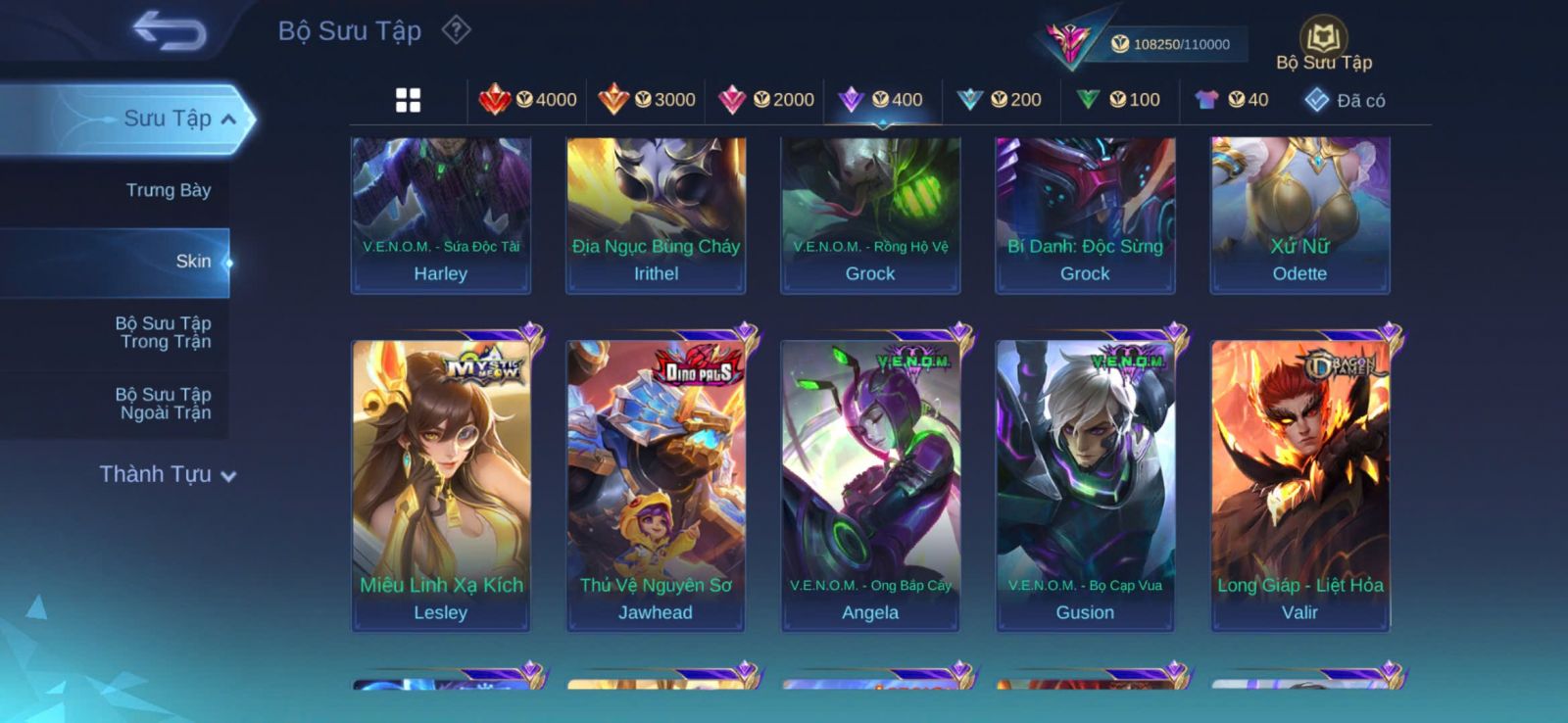Toggle the Đã có owned filter
This screenshot has height=723, width=1568.
(x=1345, y=100)
